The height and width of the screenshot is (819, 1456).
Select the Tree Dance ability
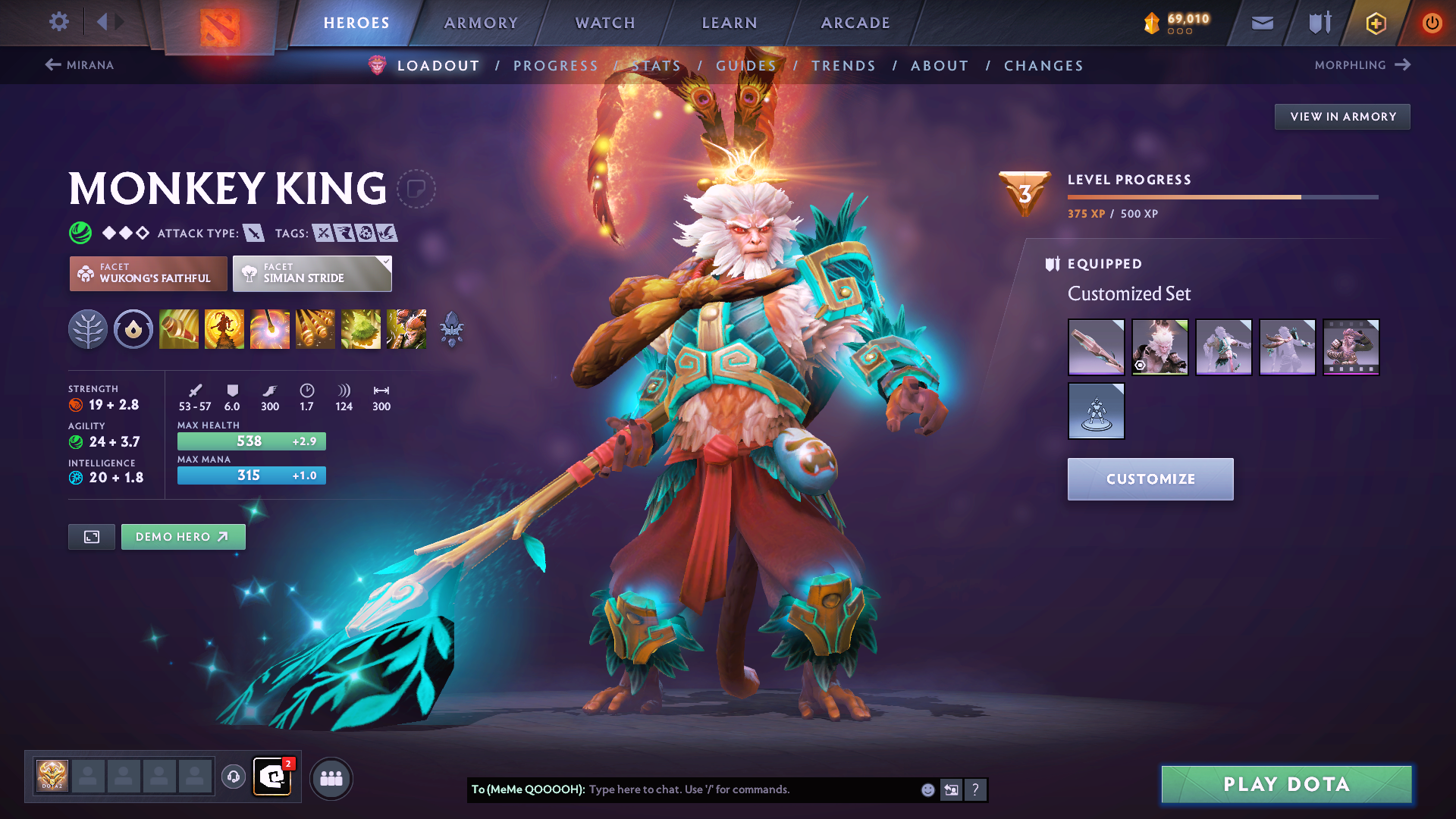224,329
